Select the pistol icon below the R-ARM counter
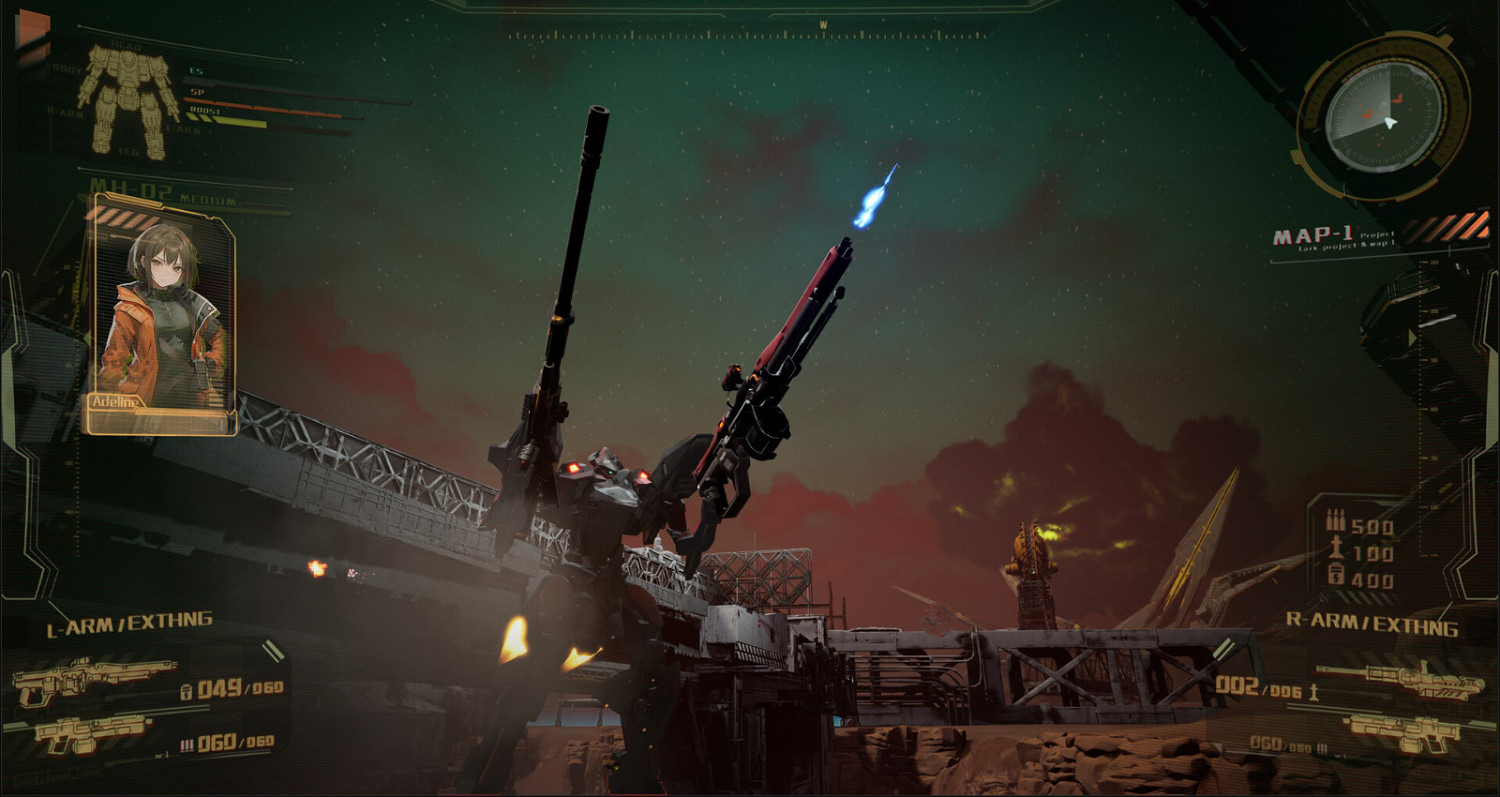The width and height of the screenshot is (1500, 797). pos(1404,733)
